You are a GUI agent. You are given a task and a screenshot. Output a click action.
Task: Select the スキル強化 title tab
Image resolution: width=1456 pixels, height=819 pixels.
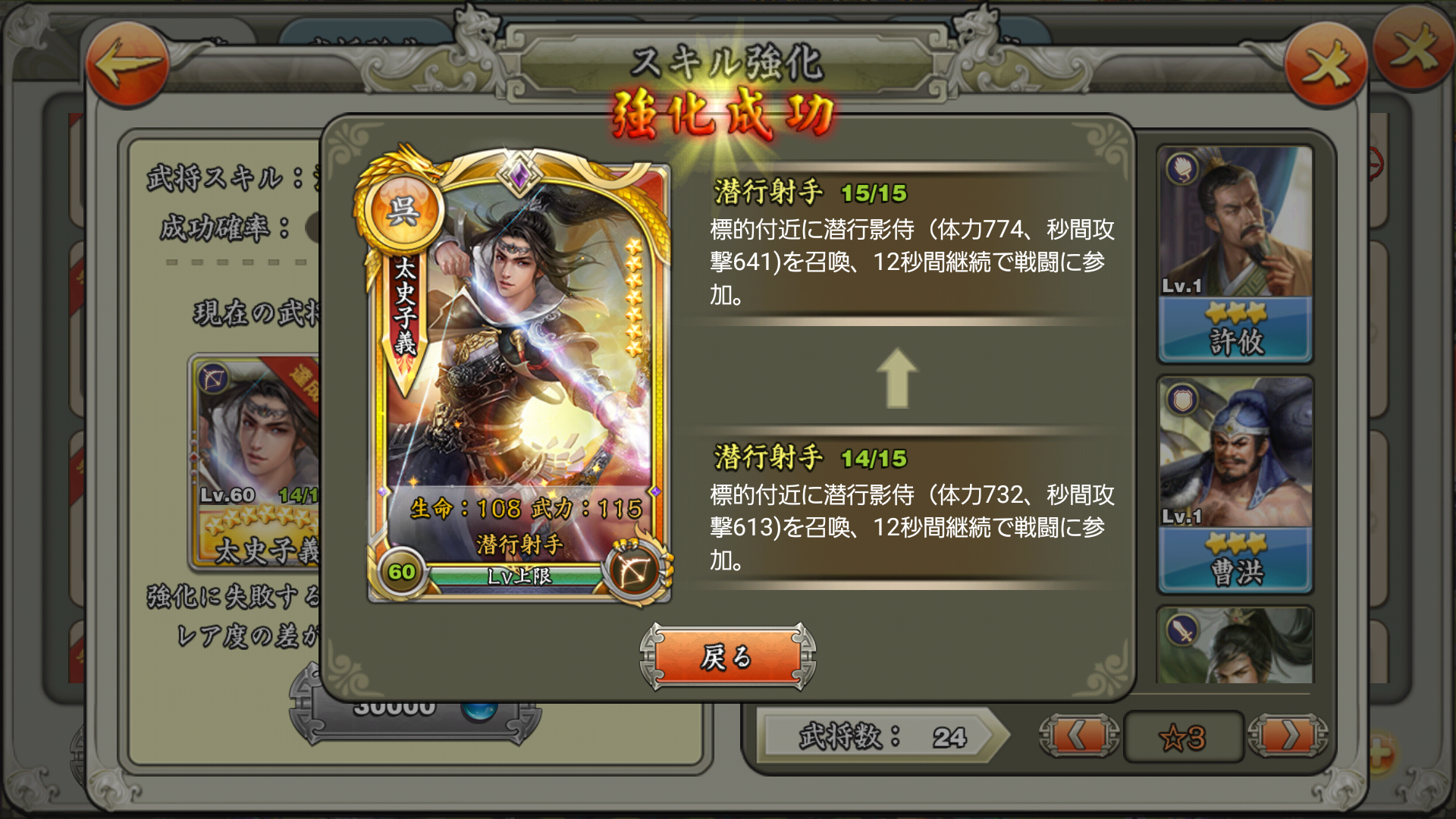pyautogui.click(x=730, y=64)
